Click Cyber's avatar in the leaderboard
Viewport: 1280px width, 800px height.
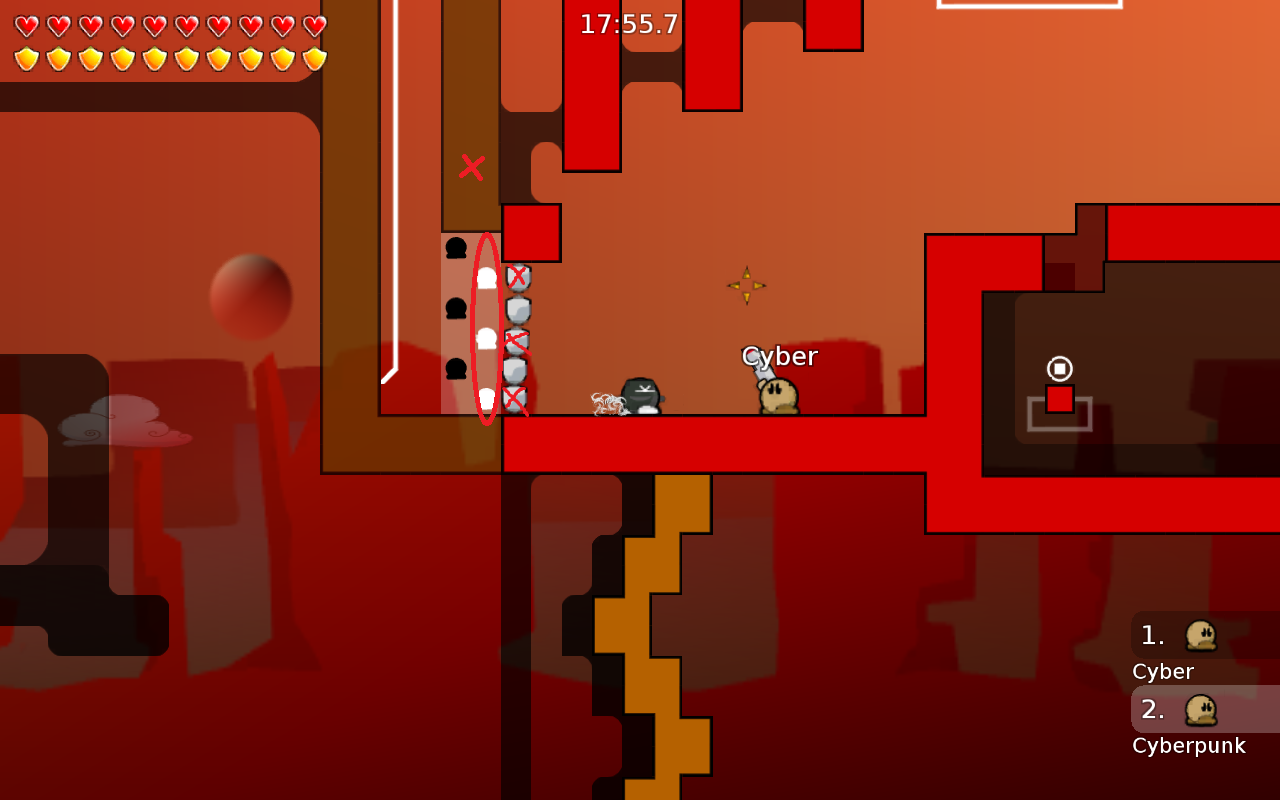[x=1200, y=635]
